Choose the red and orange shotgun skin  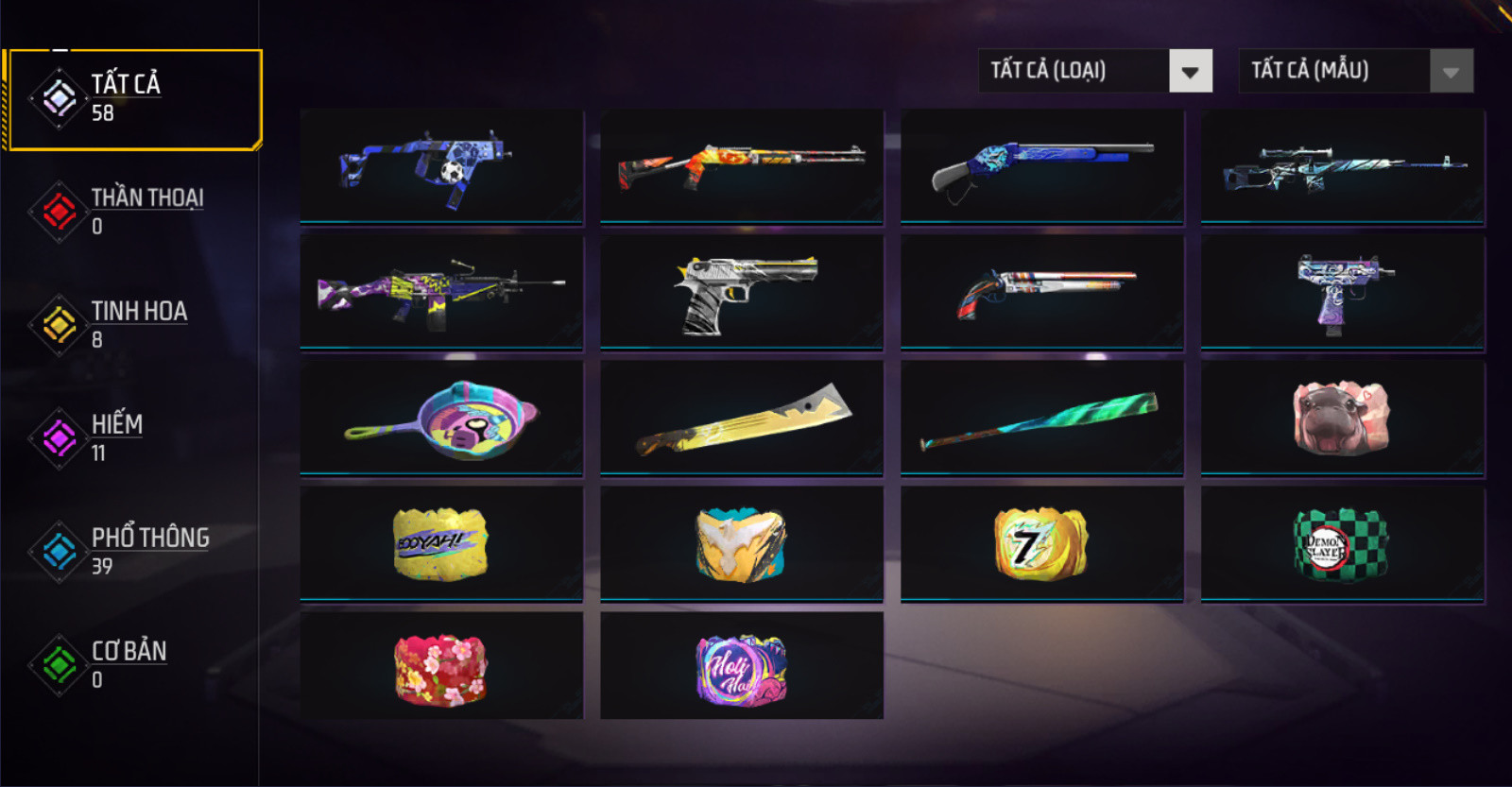click(742, 166)
